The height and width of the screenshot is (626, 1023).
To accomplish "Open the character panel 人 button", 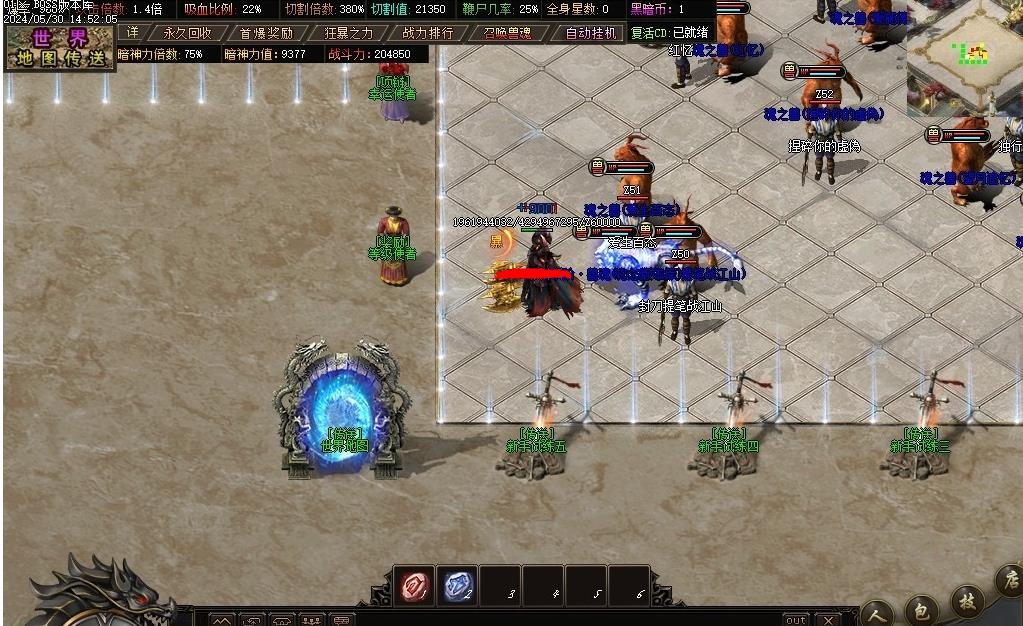I will 877,612.
